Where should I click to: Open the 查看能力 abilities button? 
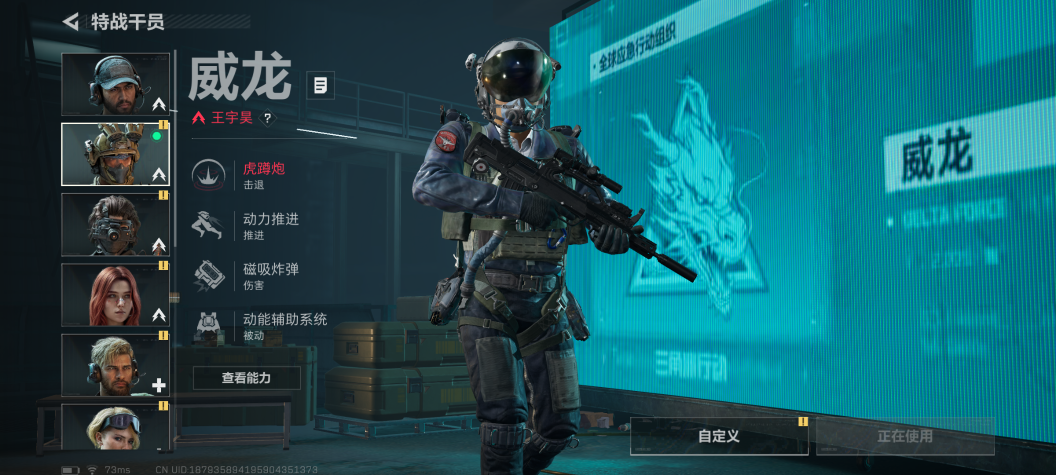[246, 378]
